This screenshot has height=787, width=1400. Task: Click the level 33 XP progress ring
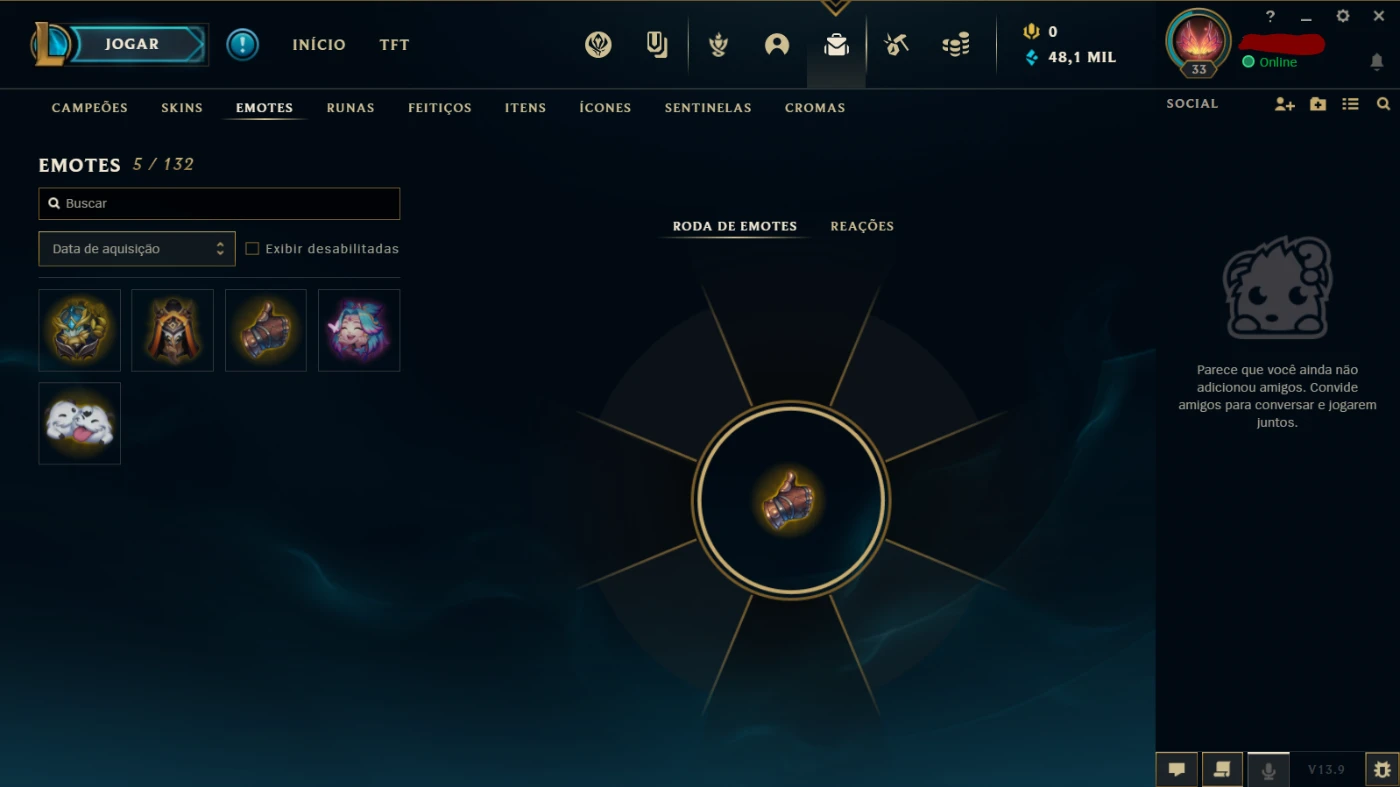1197,44
